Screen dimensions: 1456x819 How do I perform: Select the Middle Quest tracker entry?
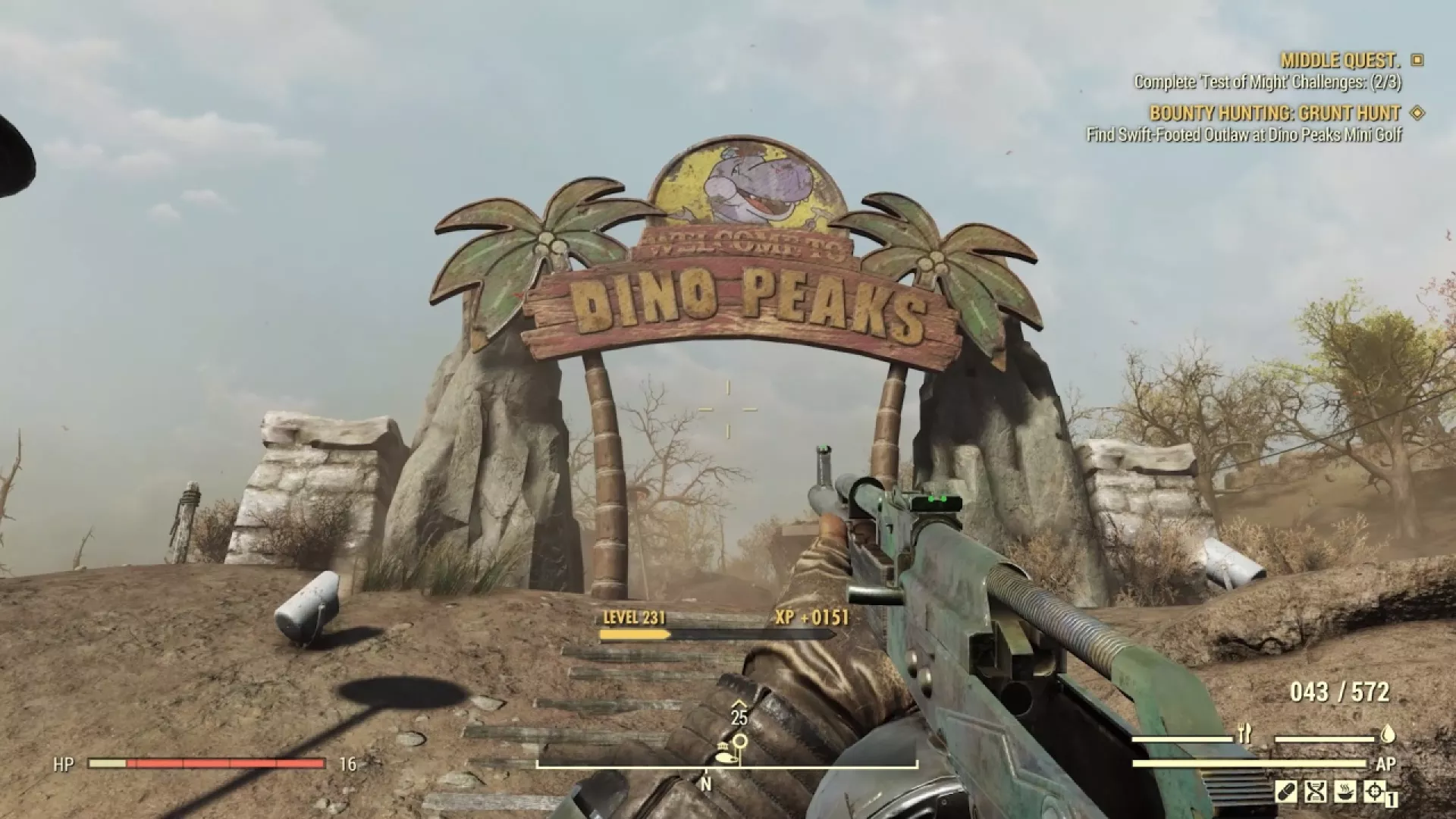click(x=1340, y=61)
